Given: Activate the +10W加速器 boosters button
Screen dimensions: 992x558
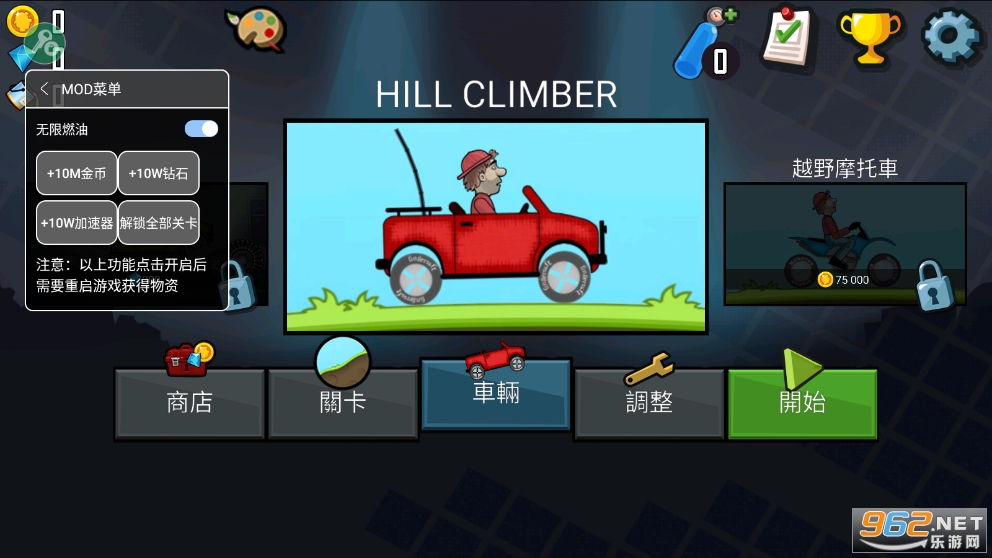Looking at the screenshot, I should click(77, 222).
